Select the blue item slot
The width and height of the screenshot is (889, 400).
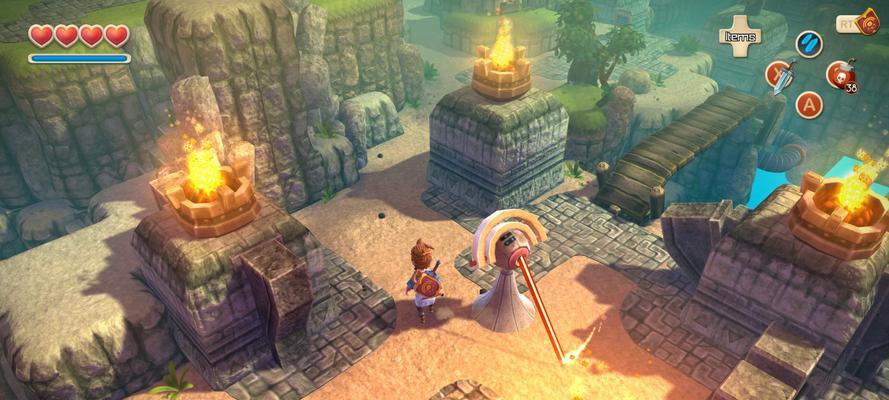click(809, 44)
